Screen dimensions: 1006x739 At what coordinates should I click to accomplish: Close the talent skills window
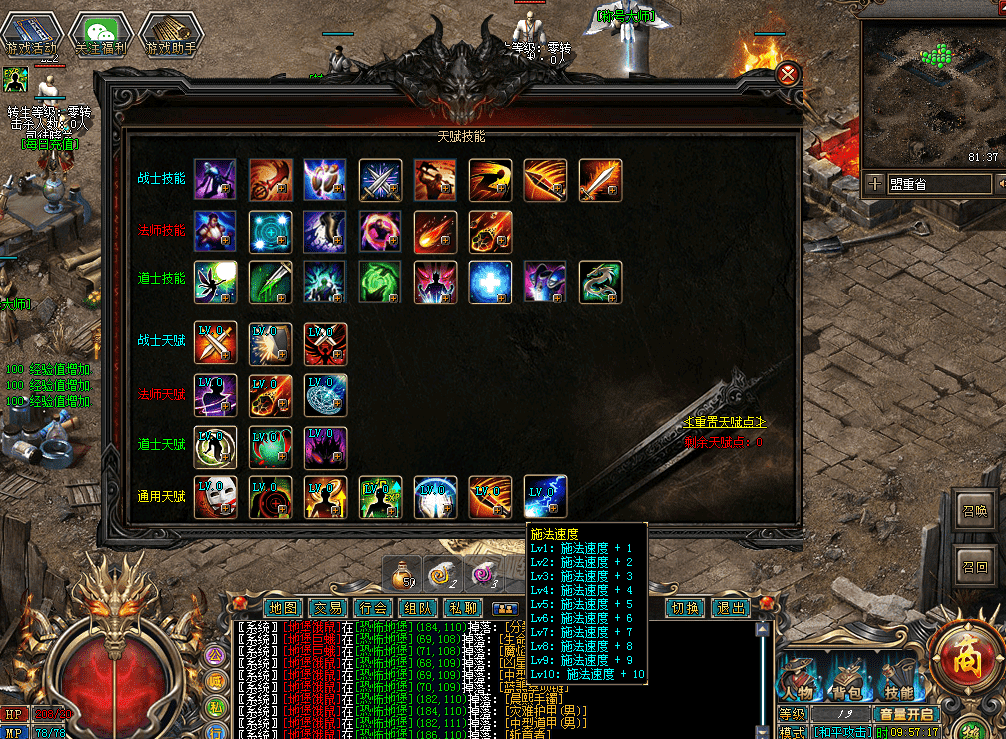788,75
